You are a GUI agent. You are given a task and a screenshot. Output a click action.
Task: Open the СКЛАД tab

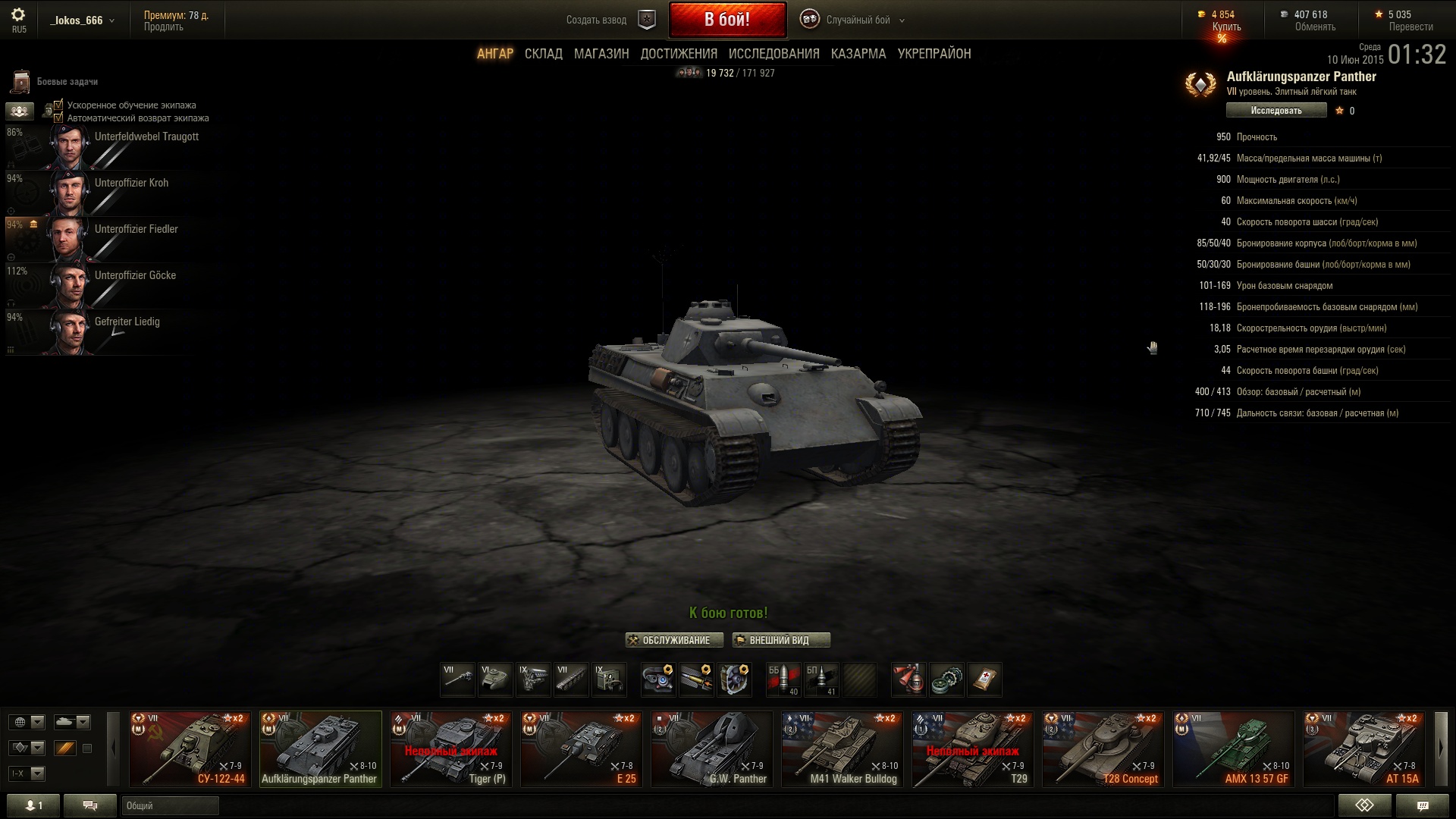click(x=543, y=54)
